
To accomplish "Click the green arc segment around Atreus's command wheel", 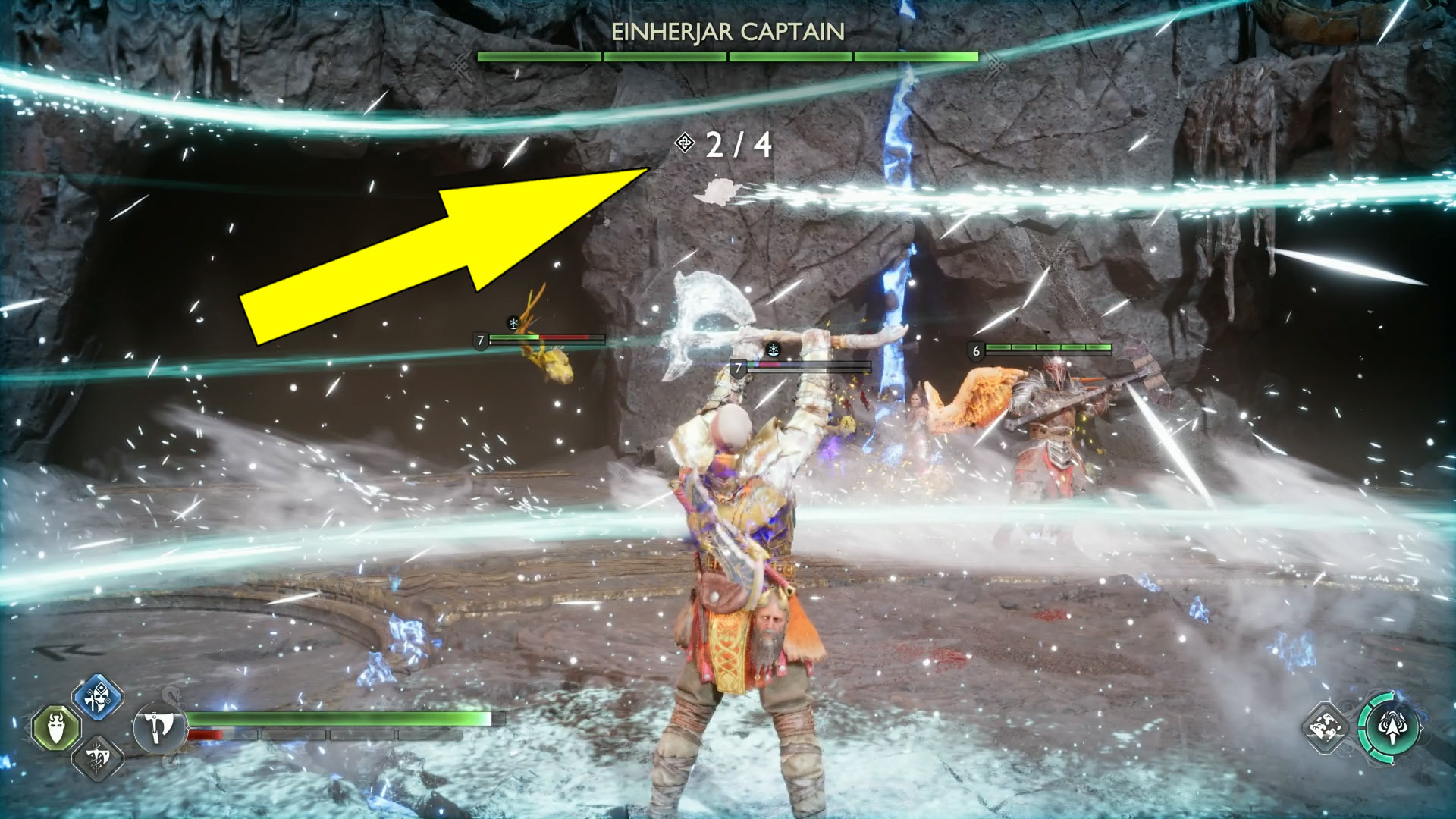I will point(1363,719).
